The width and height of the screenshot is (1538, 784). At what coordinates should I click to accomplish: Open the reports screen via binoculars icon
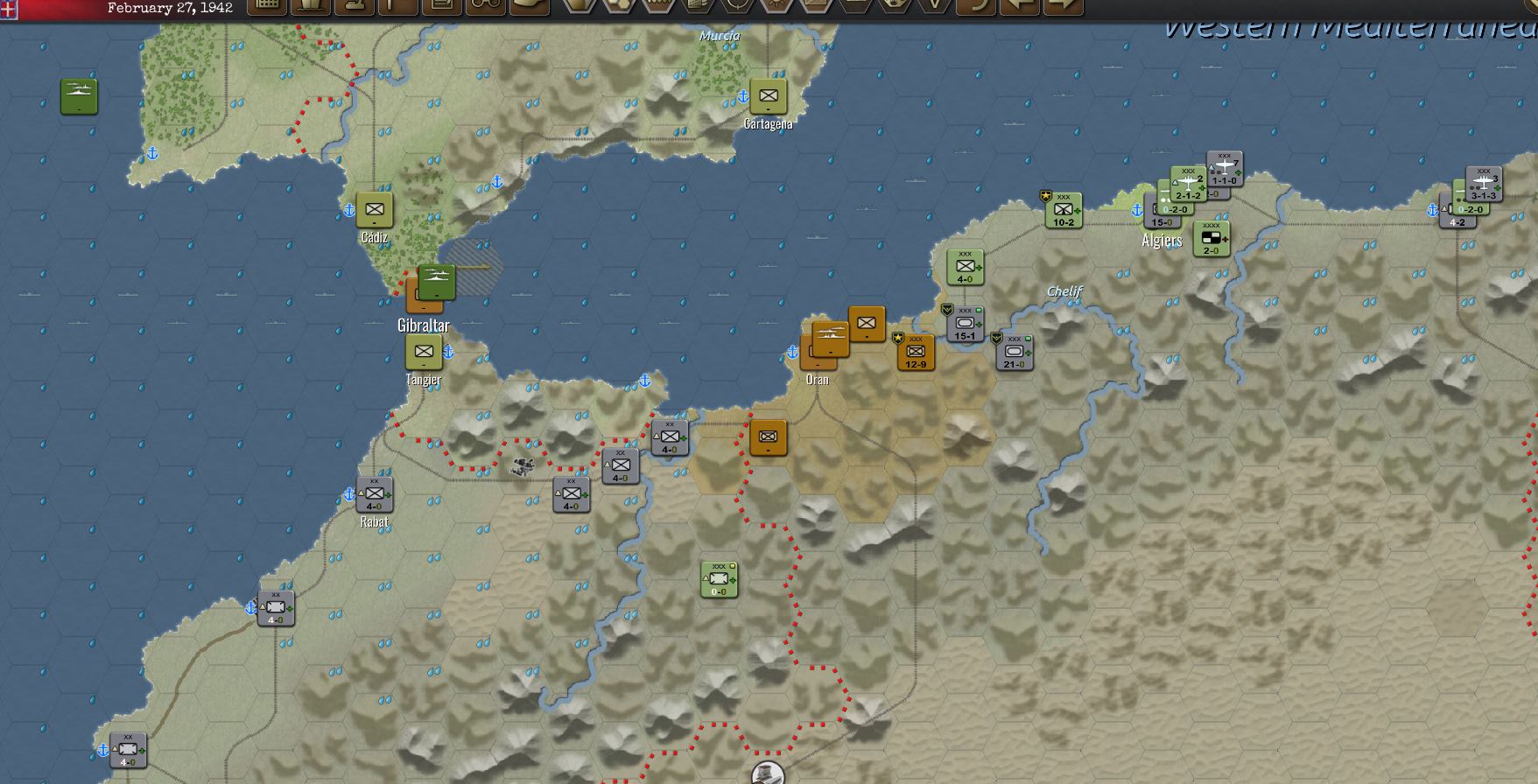tap(486, 7)
